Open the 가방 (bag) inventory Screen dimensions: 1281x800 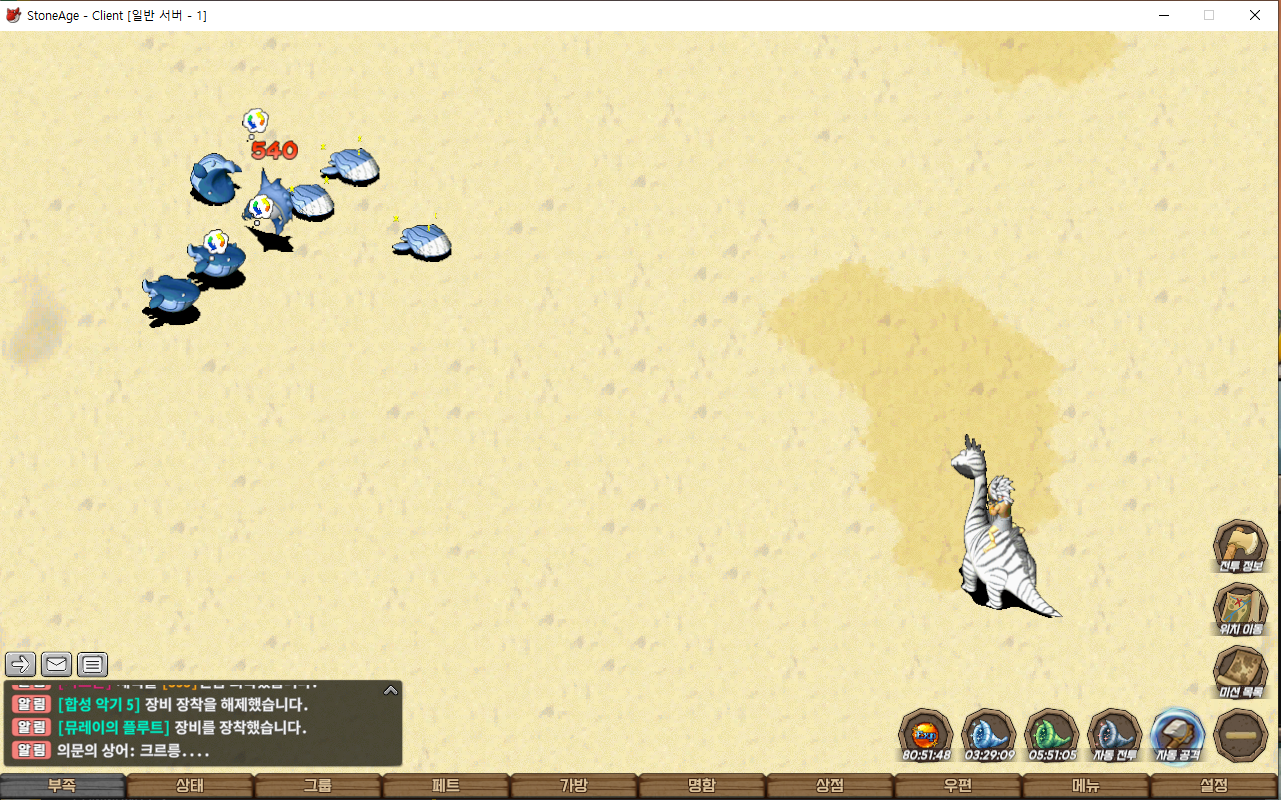[574, 786]
